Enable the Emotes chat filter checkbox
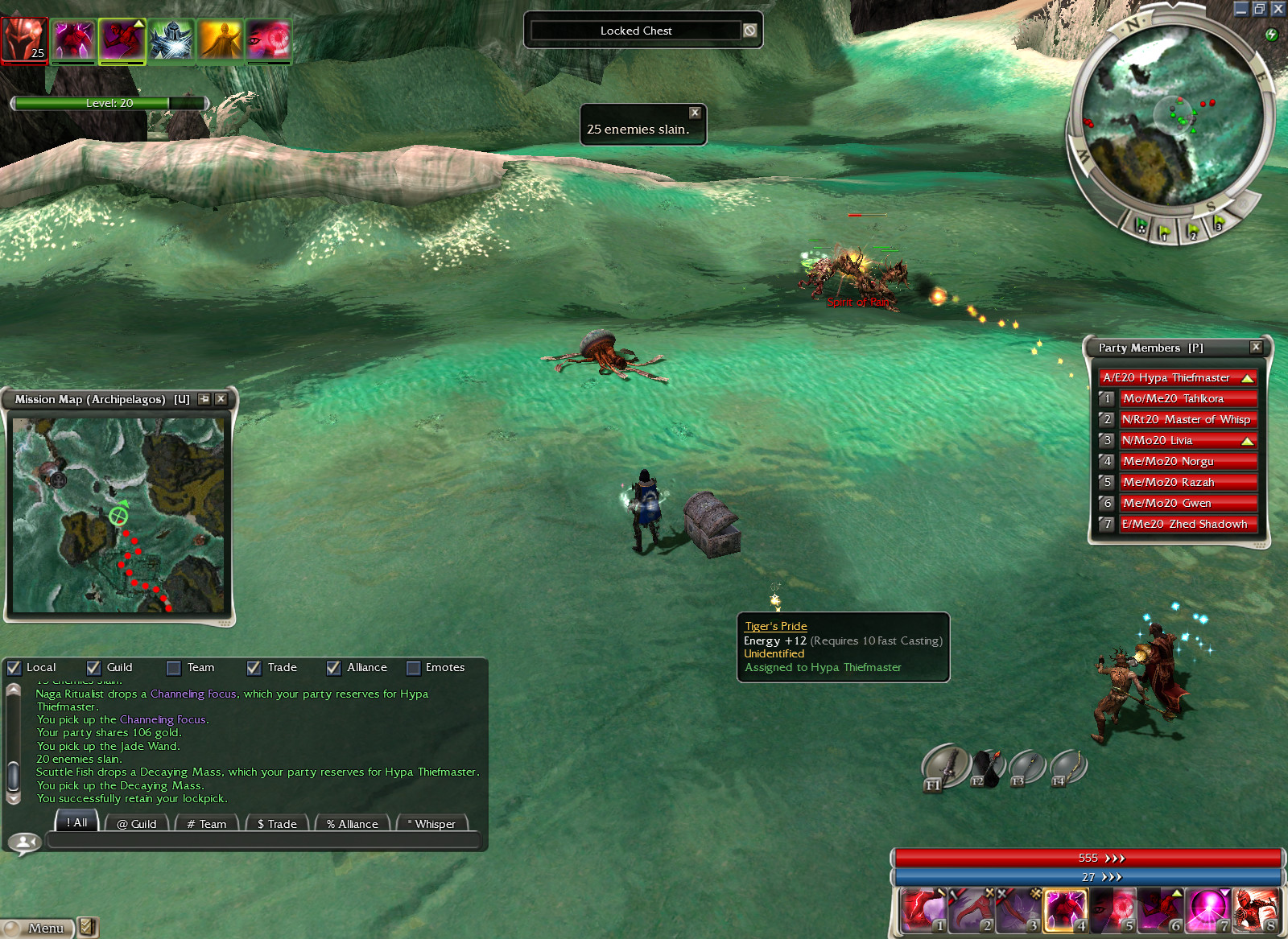1288x939 pixels. [413, 667]
